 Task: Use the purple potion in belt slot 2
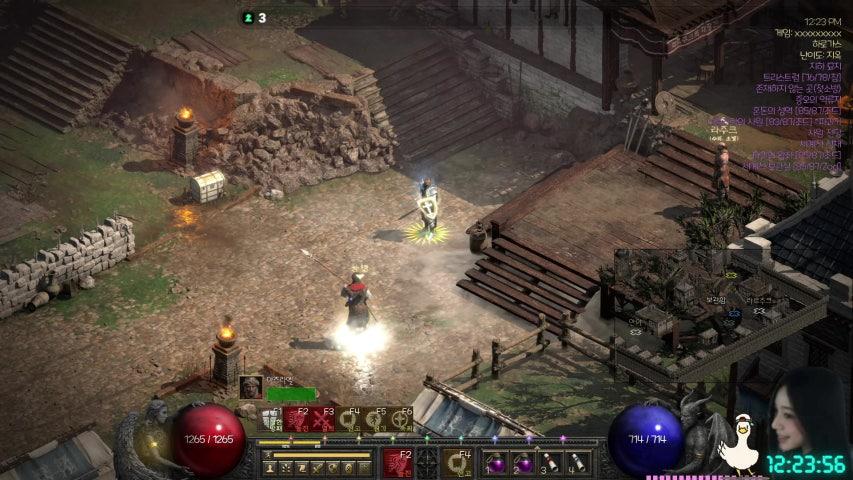pos(523,464)
